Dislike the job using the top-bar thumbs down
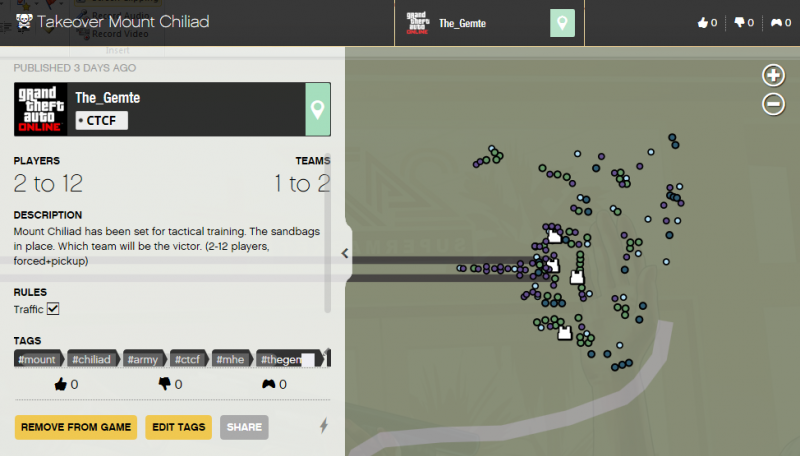Viewport: 800px width, 456px height. tap(741, 23)
